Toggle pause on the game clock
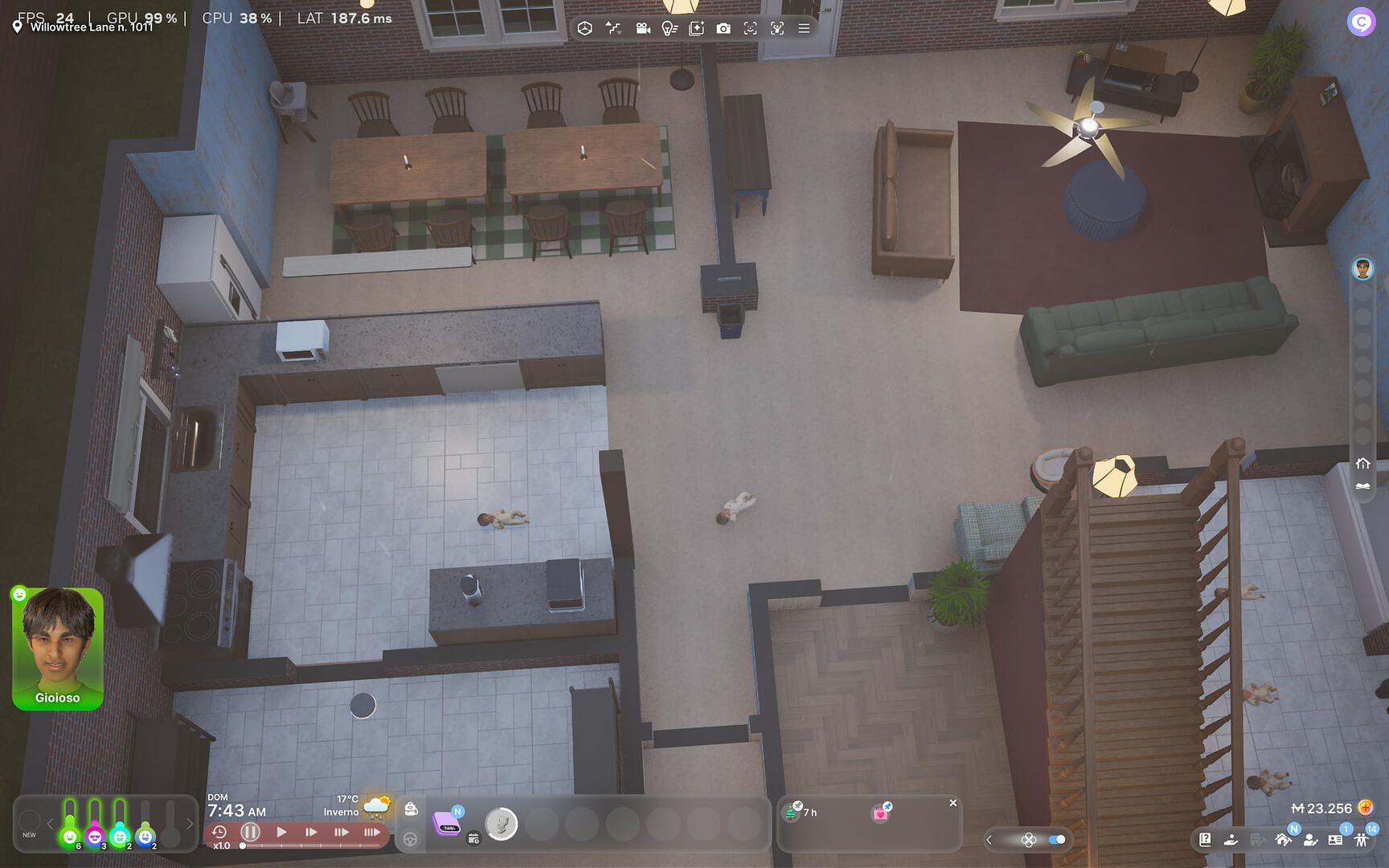The height and width of the screenshot is (868, 1389). pyautogui.click(x=250, y=833)
